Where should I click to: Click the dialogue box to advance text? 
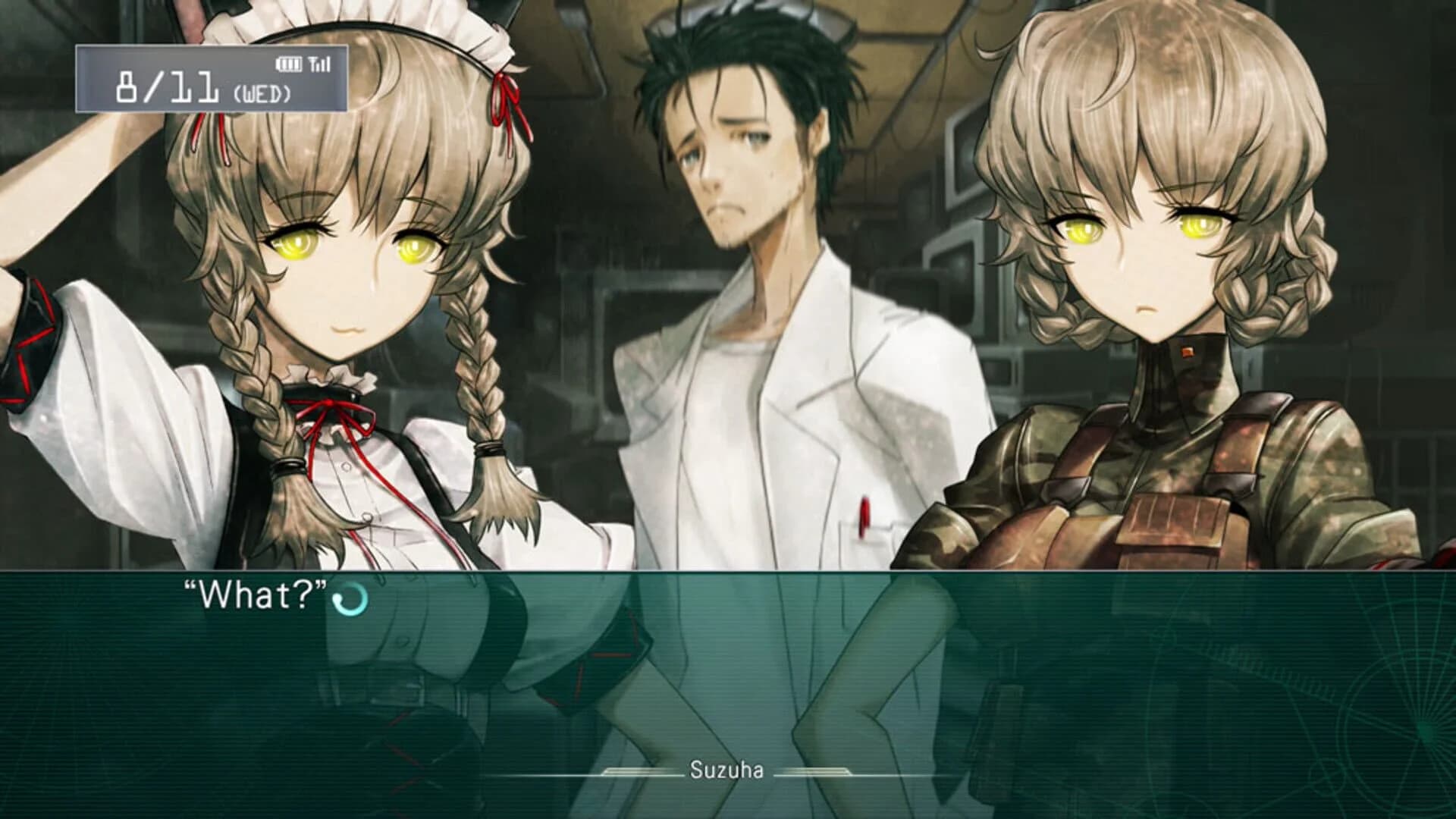coord(728,667)
